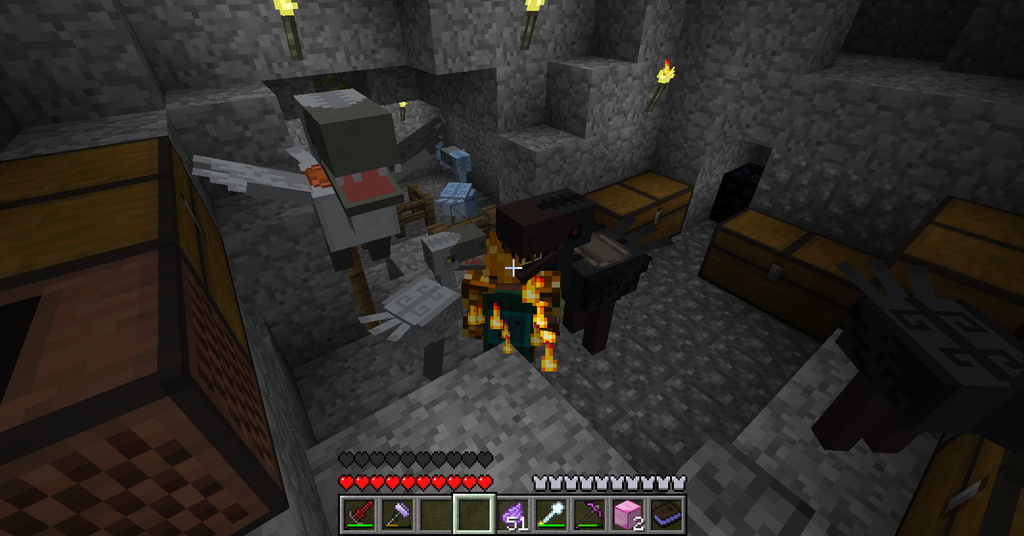Select the red sword hotbar slot

click(x=358, y=514)
